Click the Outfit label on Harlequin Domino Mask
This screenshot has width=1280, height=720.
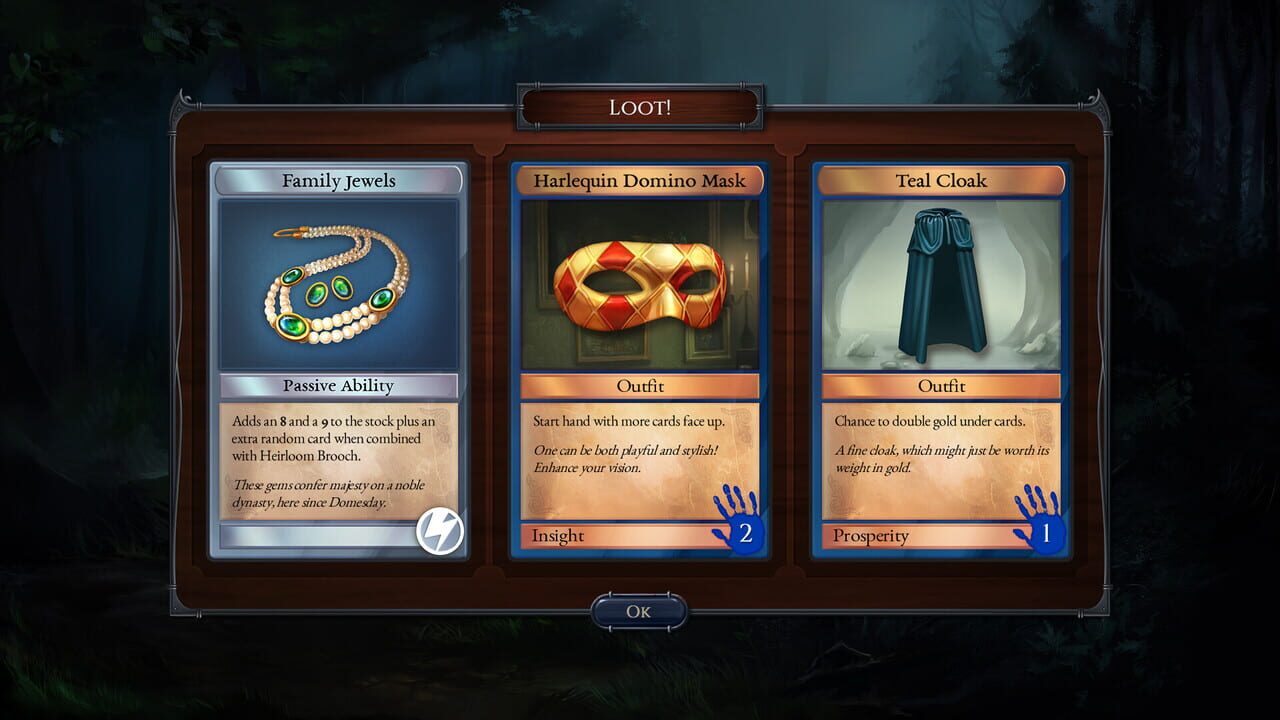click(641, 386)
